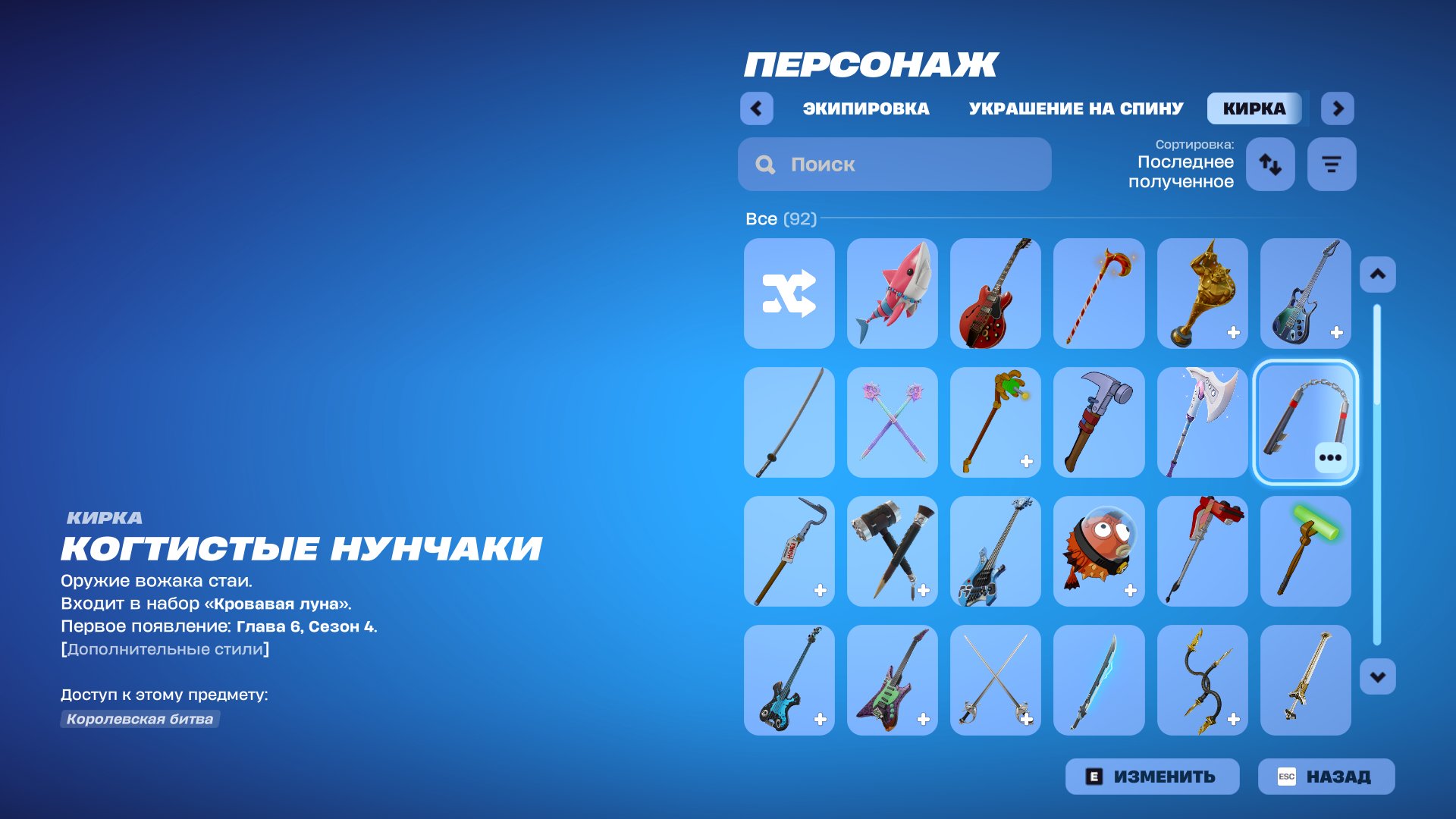Open the previous category arrow
Screen dimensions: 1456x819
pyautogui.click(x=755, y=108)
